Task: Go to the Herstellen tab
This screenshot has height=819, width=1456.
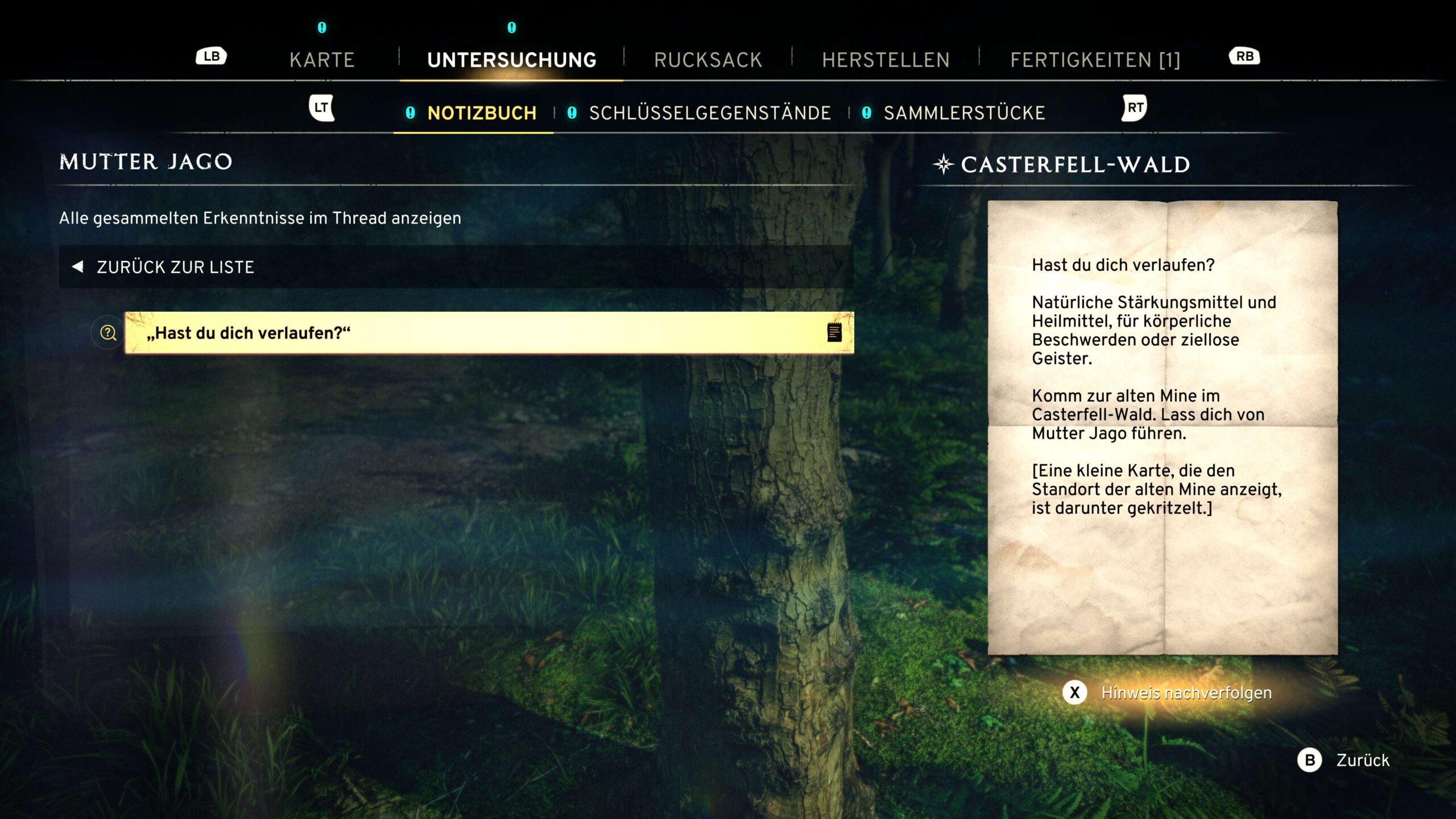Action: coord(886,60)
